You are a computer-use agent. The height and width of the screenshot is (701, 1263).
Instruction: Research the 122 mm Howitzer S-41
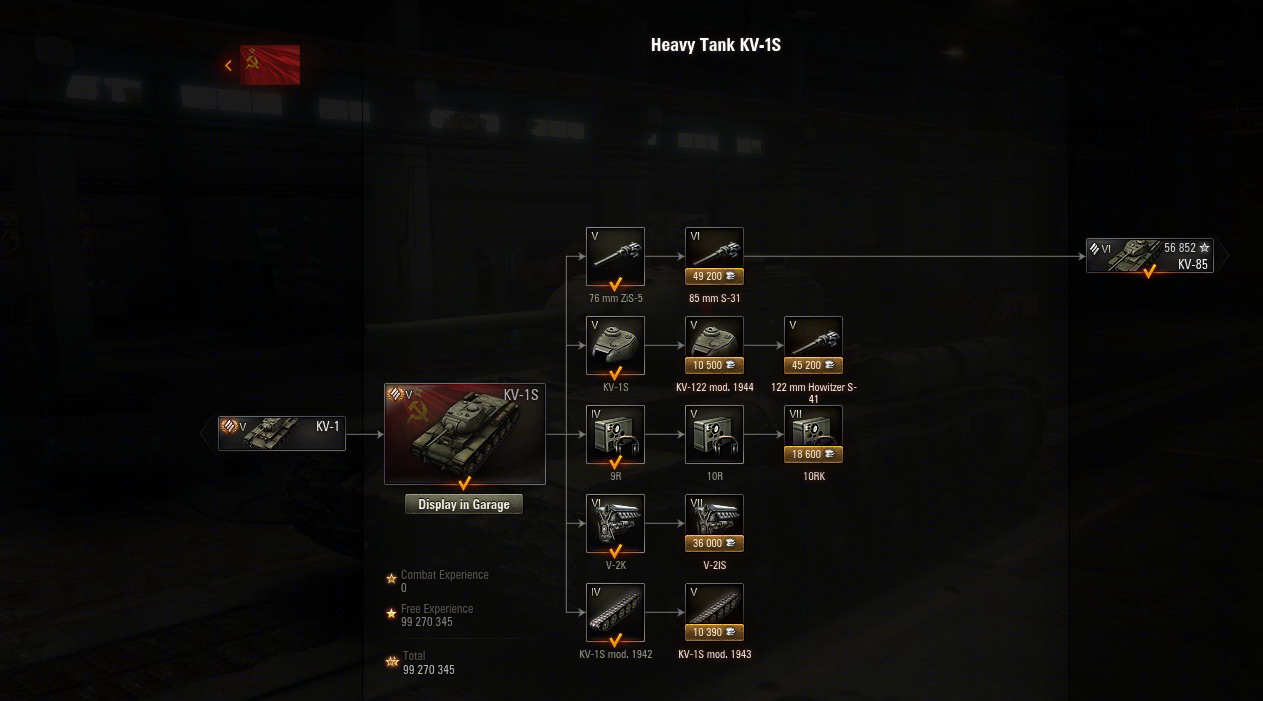pos(813,345)
